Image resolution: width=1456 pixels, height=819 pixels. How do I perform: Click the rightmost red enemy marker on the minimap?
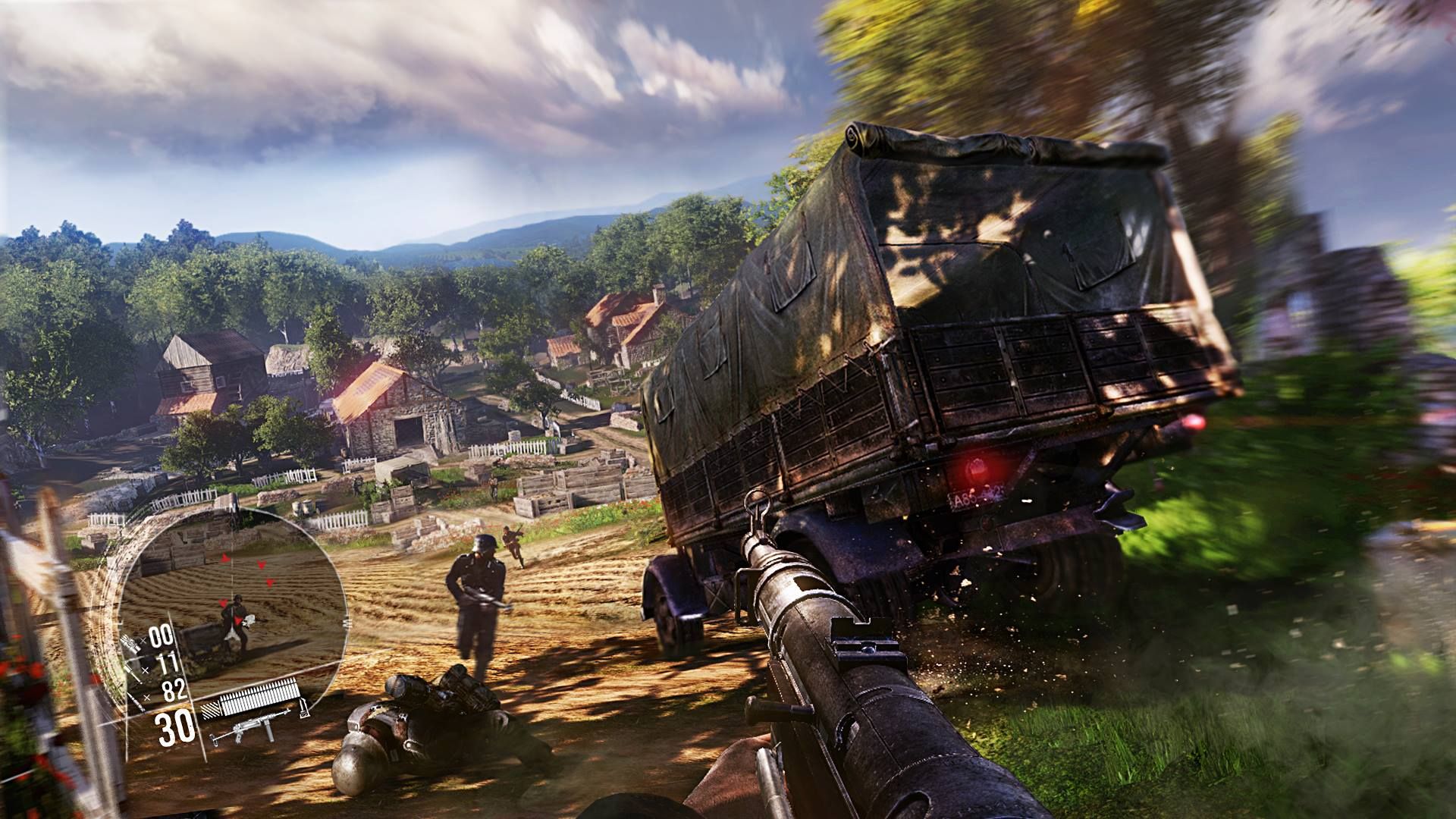pos(271,582)
